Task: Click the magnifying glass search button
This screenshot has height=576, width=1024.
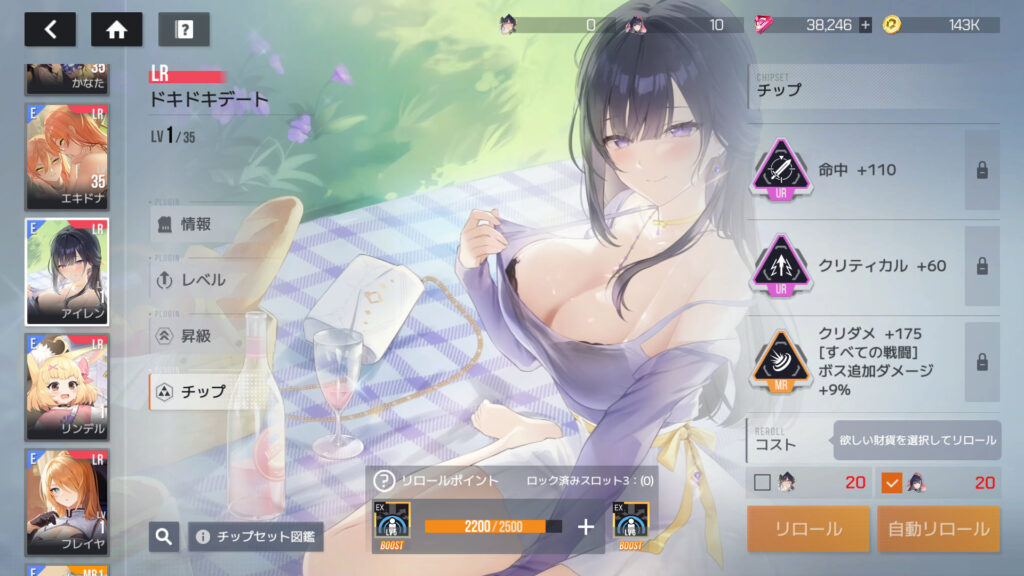Action: coord(164,537)
